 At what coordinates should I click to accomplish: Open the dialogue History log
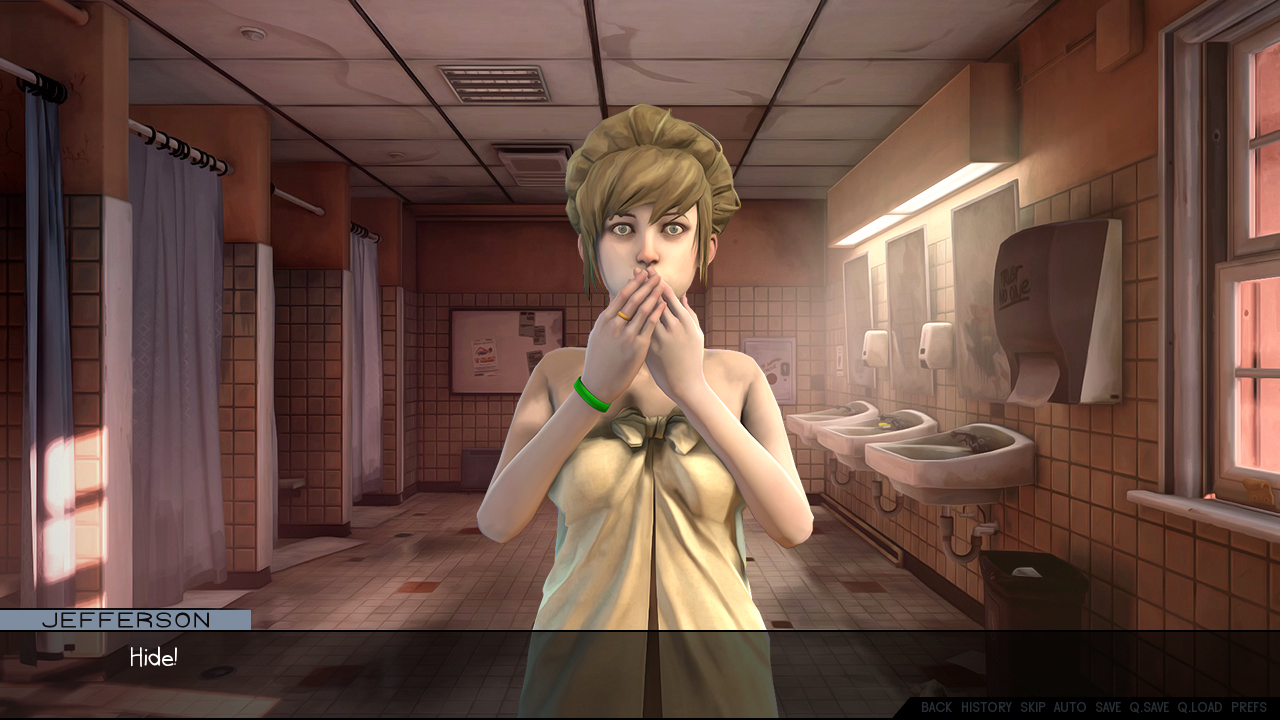click(x=986, y=707)
